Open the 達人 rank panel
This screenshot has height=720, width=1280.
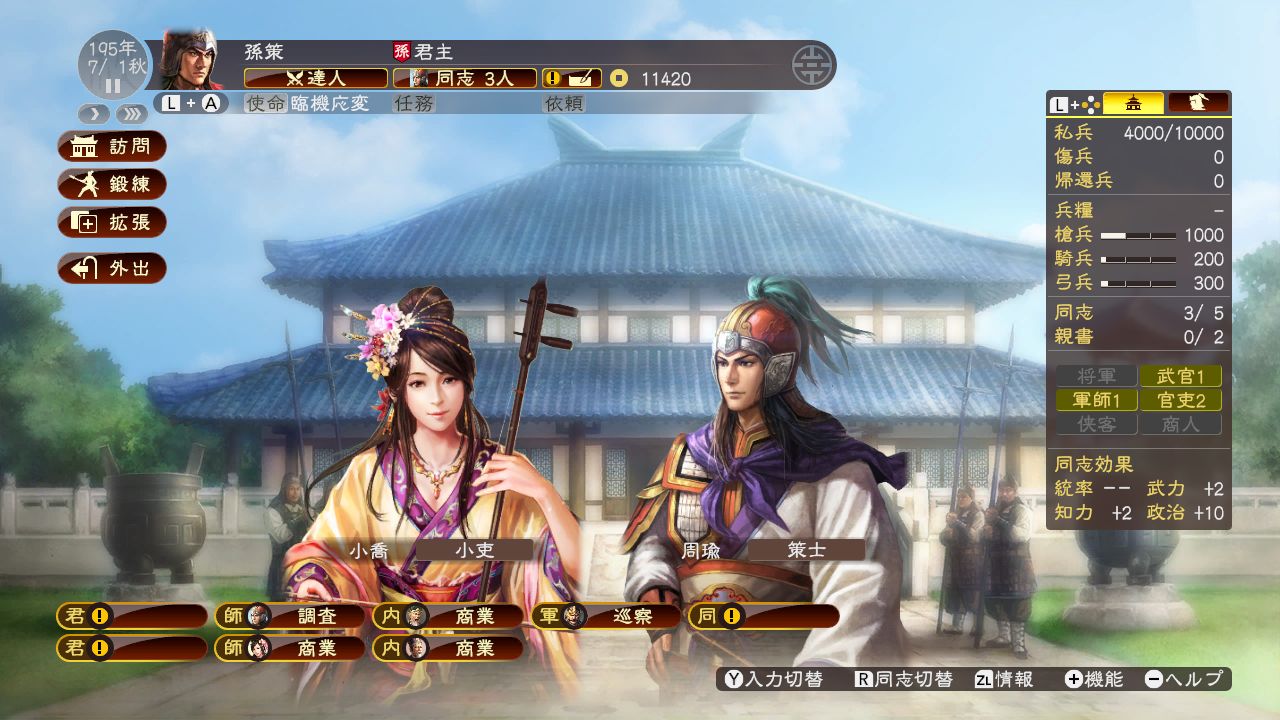pyautogui.click(x=316, y=78)
